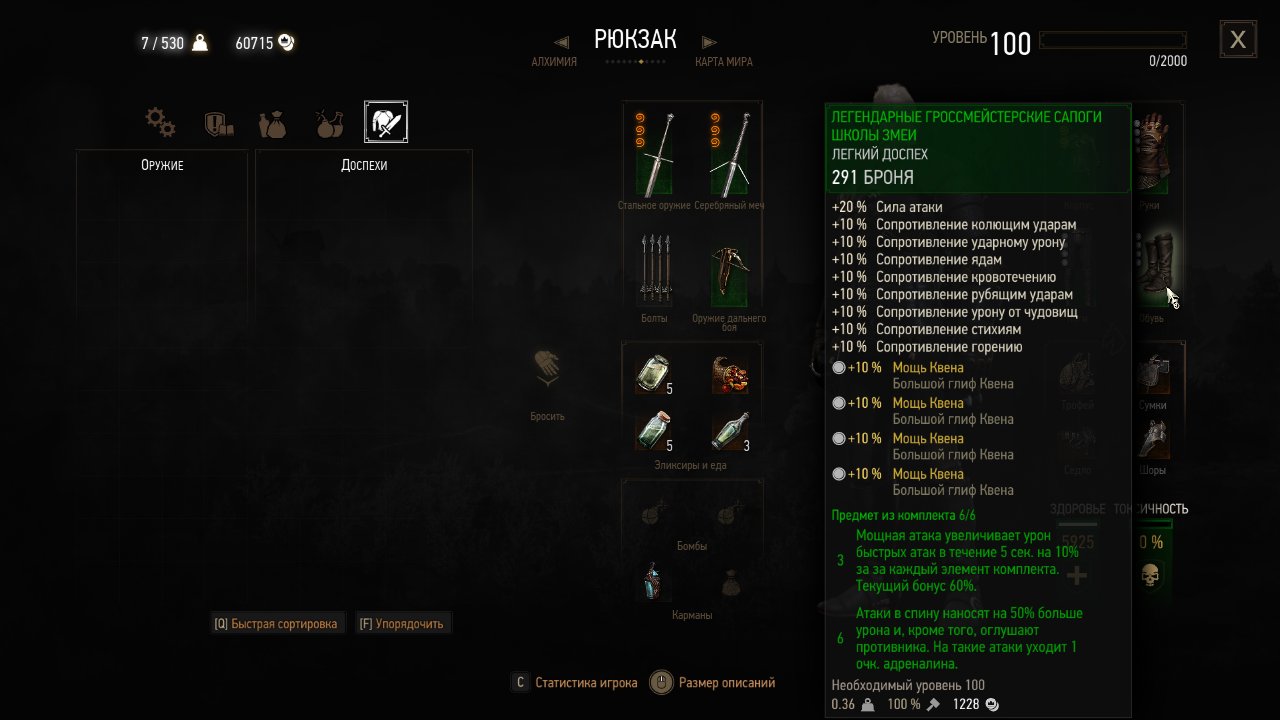Open the gears crafting-materials tab
This screenshot has width=1280, height=720.
click(x=160, y=123)
